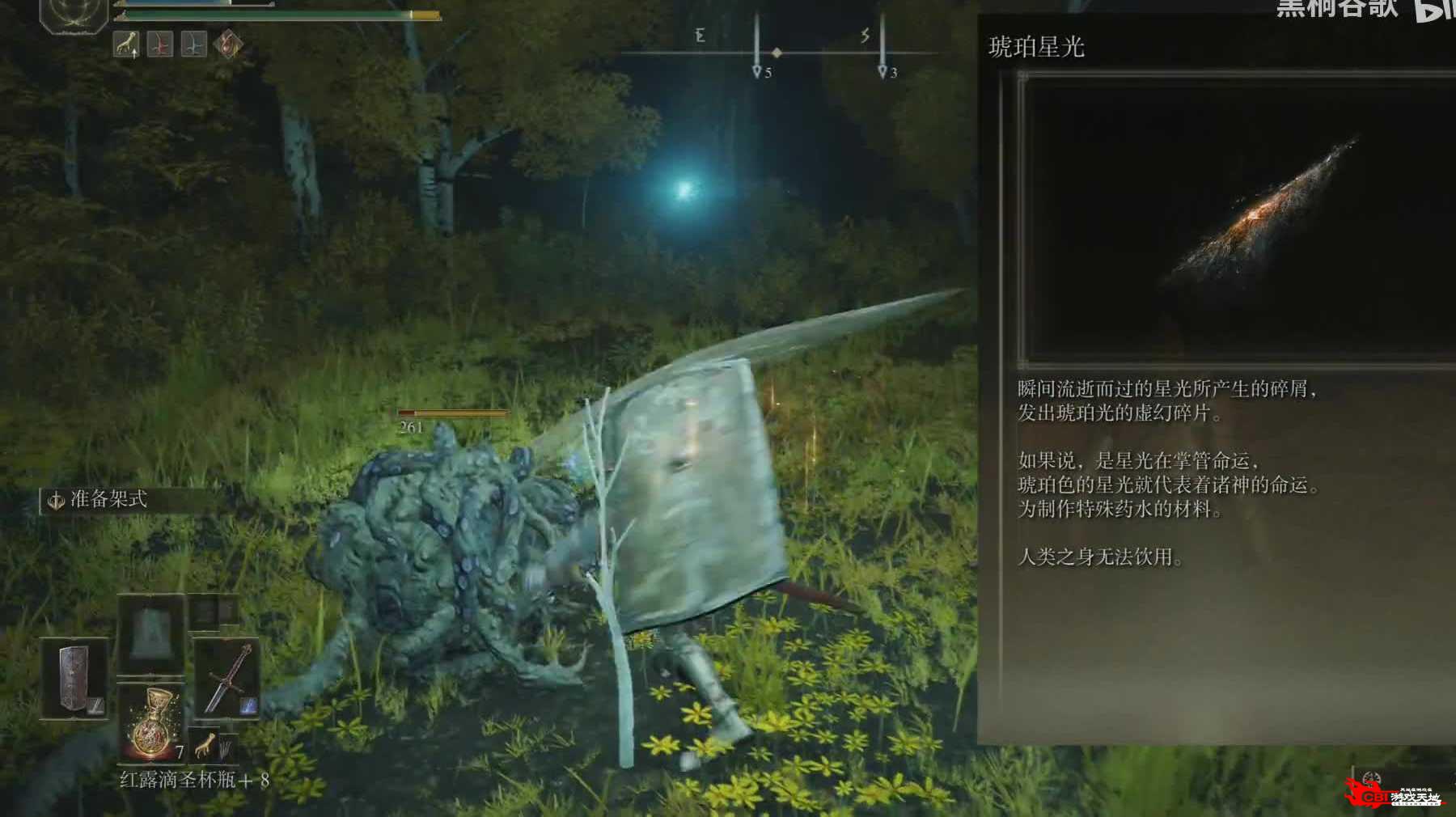Click the yellow buff icon with up arrow
The width and height of the screenshot is (1456, 817).
[x=125, y=44]
